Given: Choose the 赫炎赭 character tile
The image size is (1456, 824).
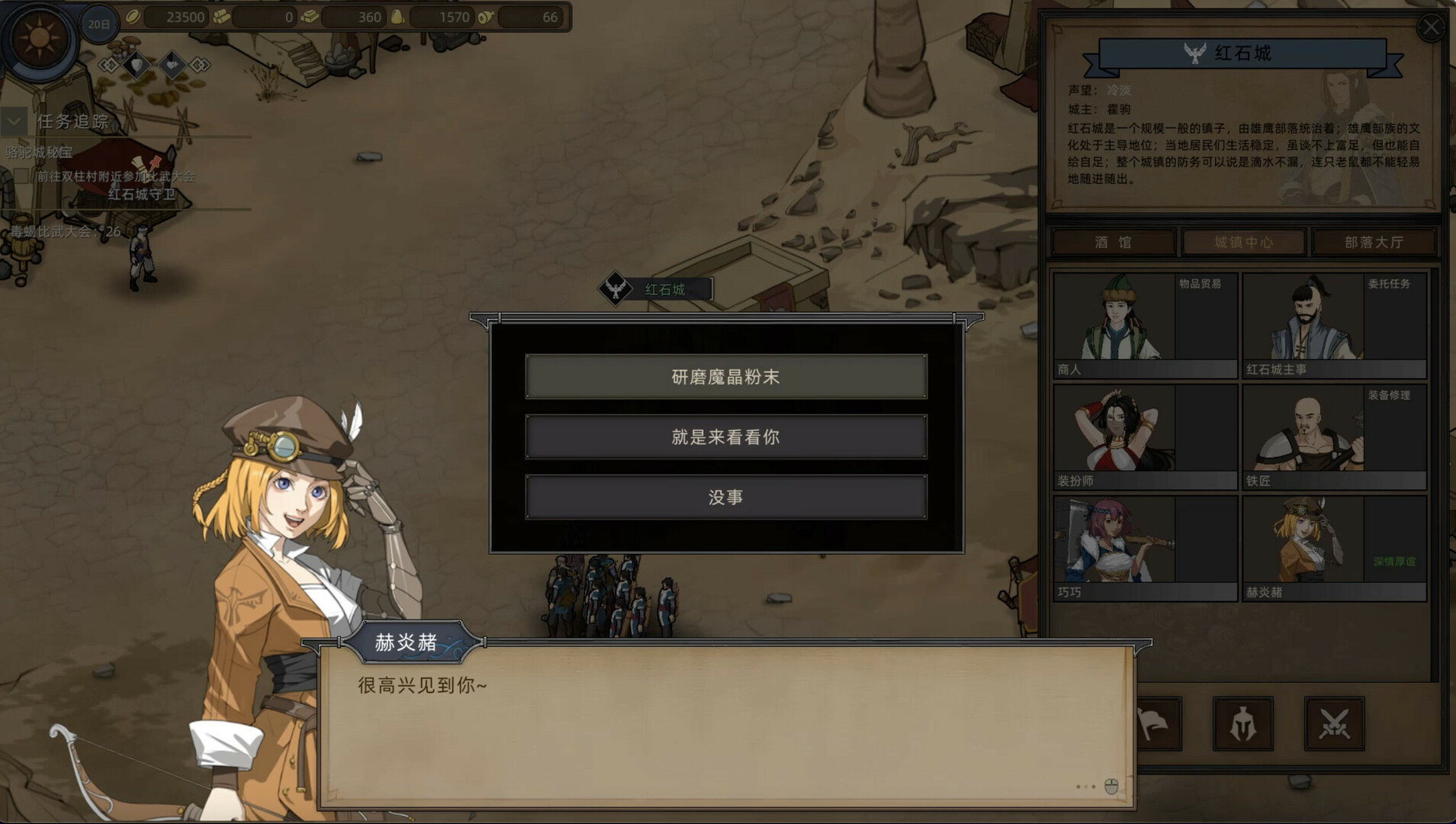Looking at the screenshot, I should click(1333, 549).
